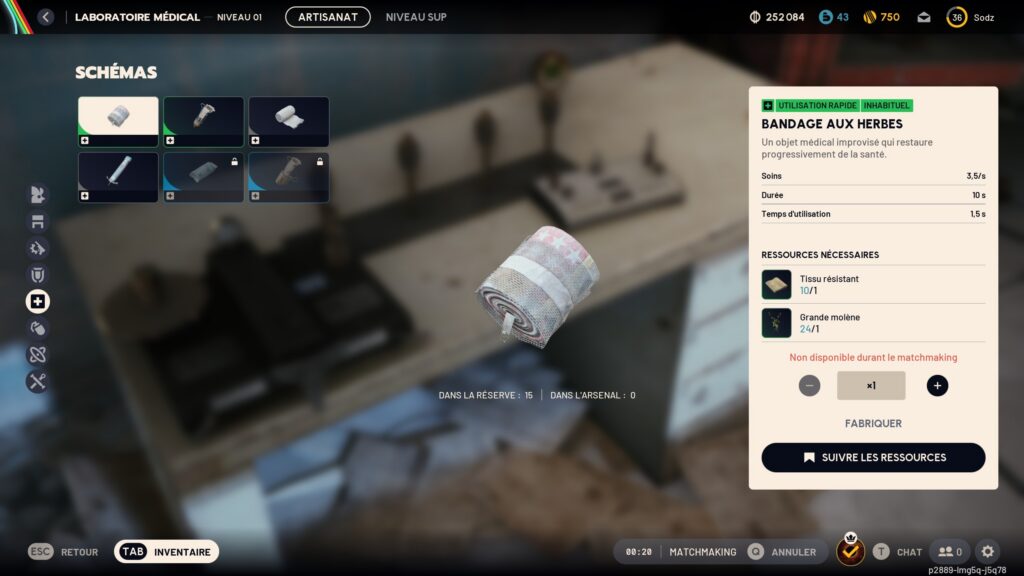The width and height of the screenshot is (1024, 576).
Task: Increase the crafting quantity with plus
Action: coord(937,385)
